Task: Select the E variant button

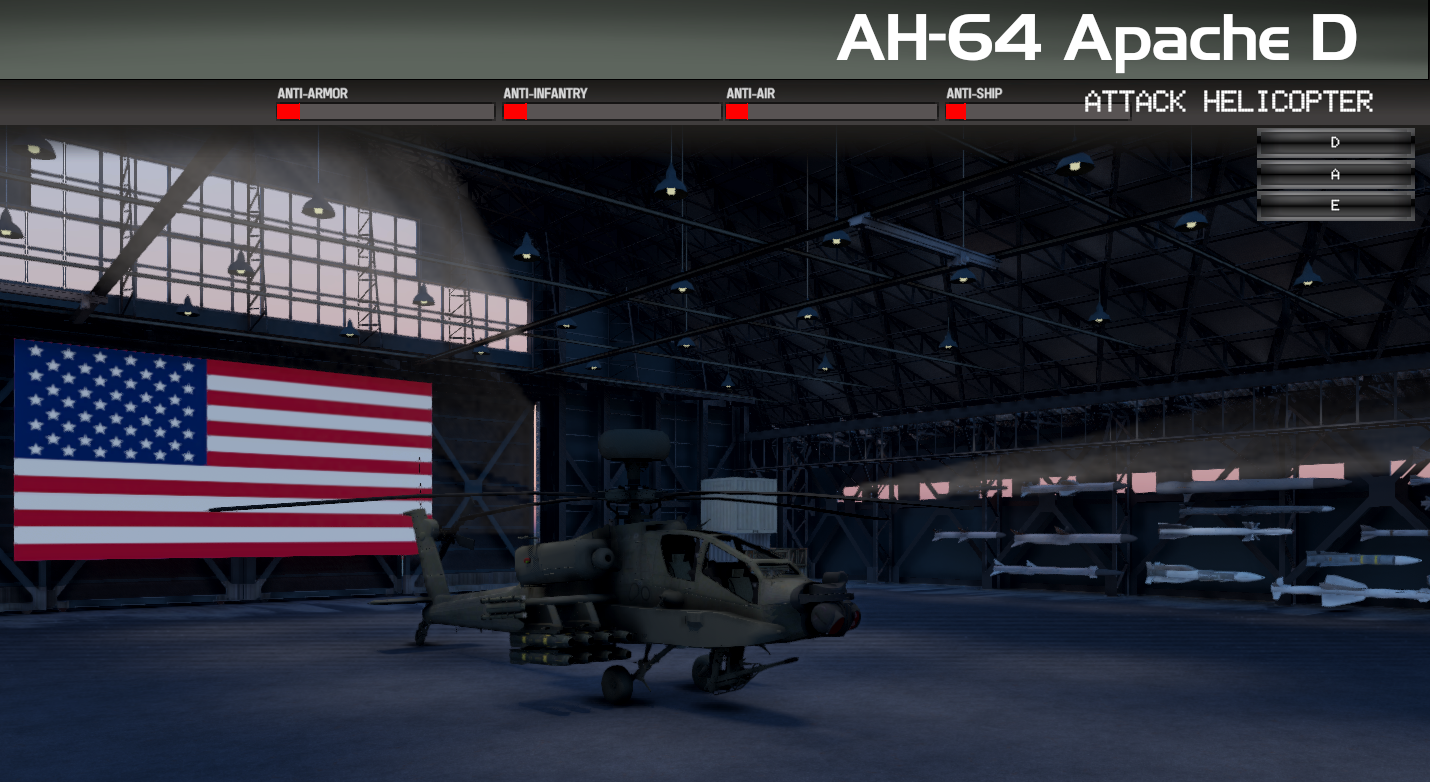Action: pyautogui.click(x=1334, y=204)
